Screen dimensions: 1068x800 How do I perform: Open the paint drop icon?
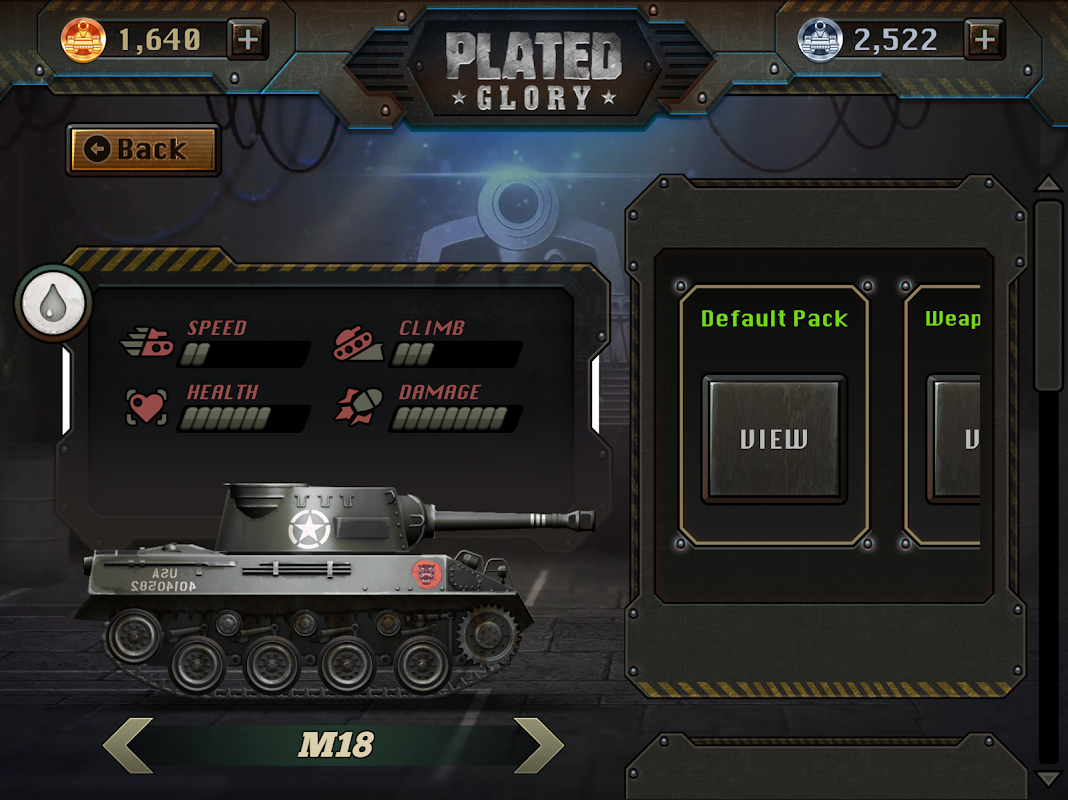coord(53,303)
